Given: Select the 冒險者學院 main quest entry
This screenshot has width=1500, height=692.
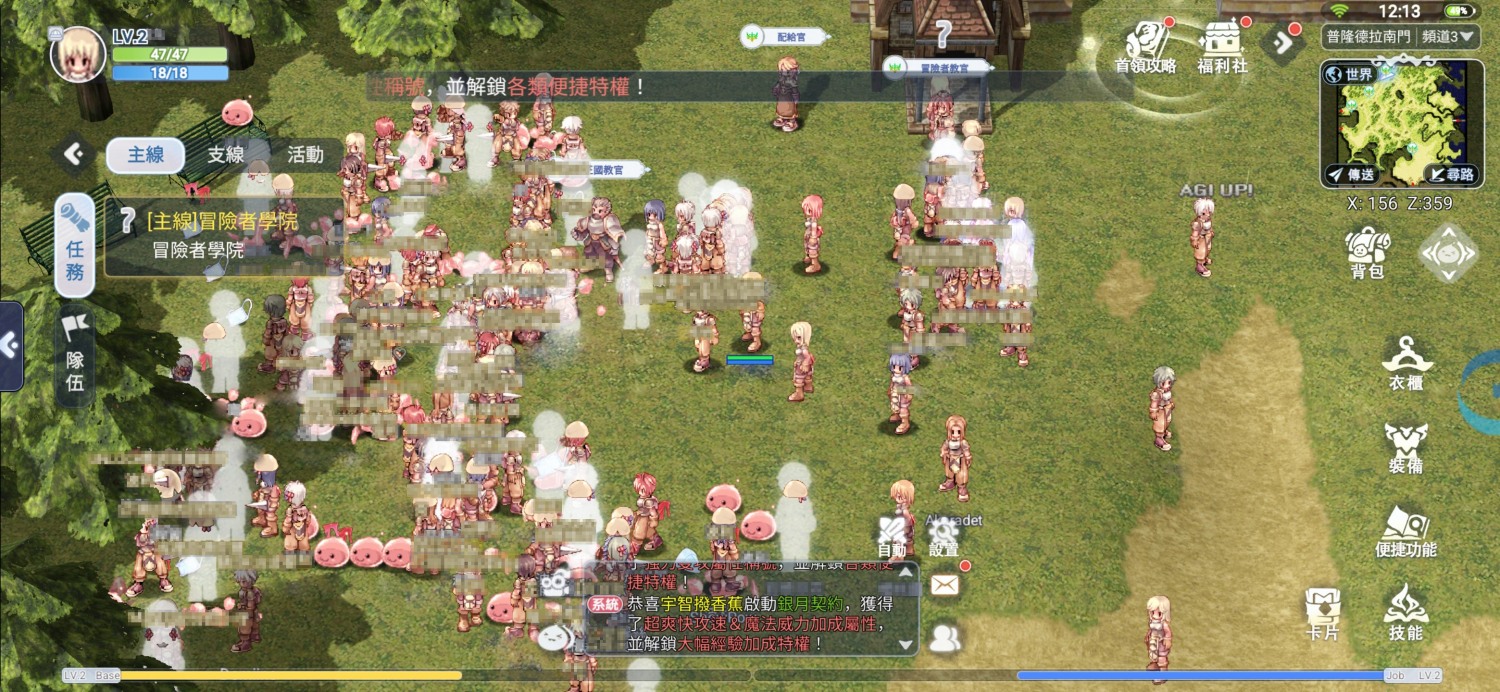Looking at the screenshot, I should click(x=222, y=236).
